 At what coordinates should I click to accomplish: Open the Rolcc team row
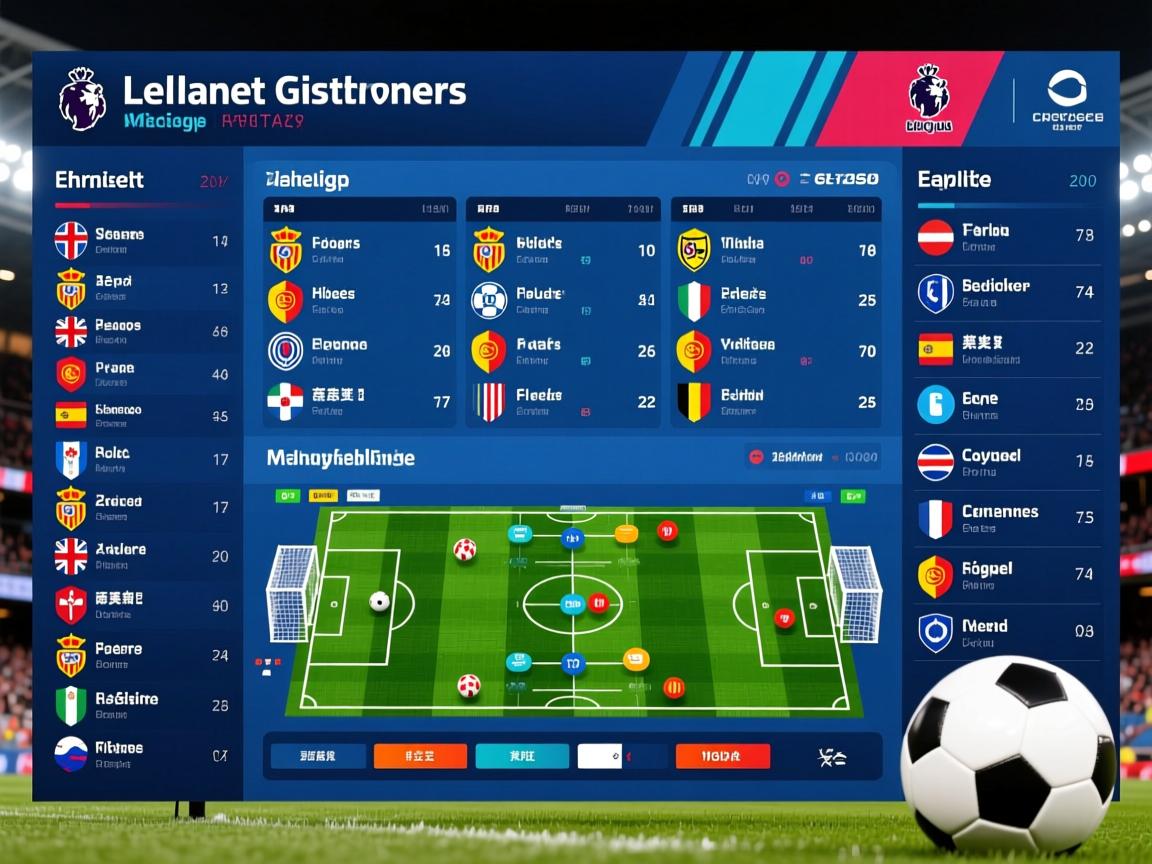(140, 459)
